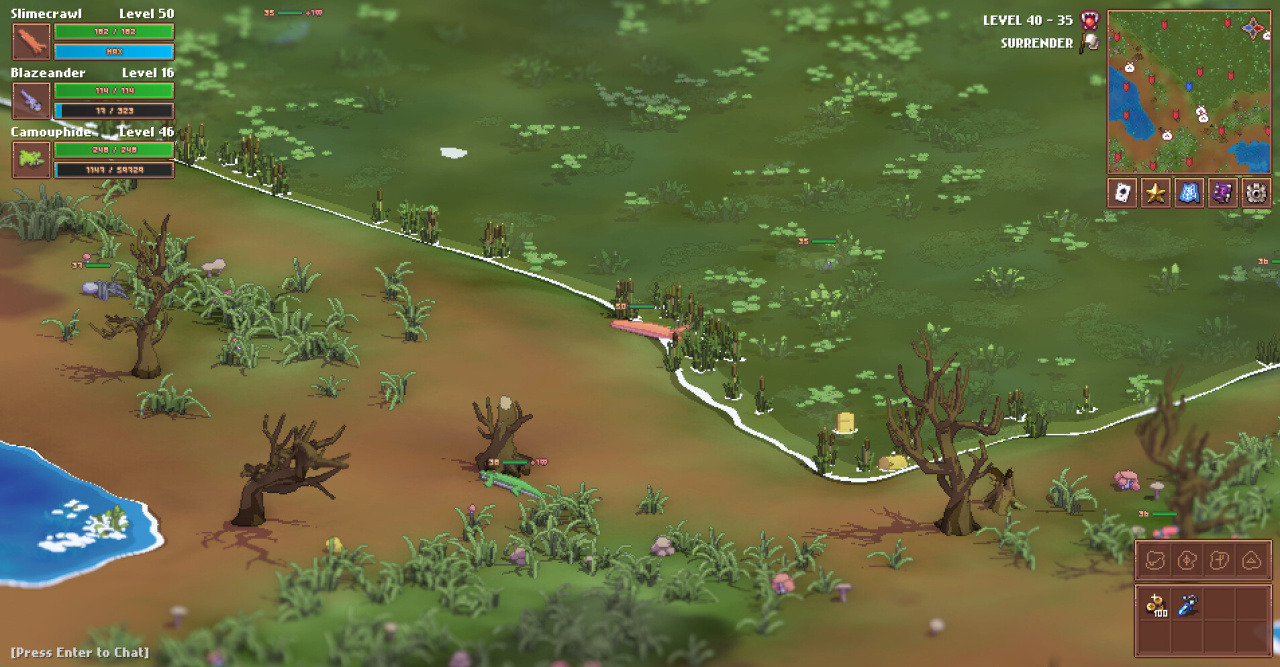
Task: Open the blue net menu button
Action: point(1189,193)
